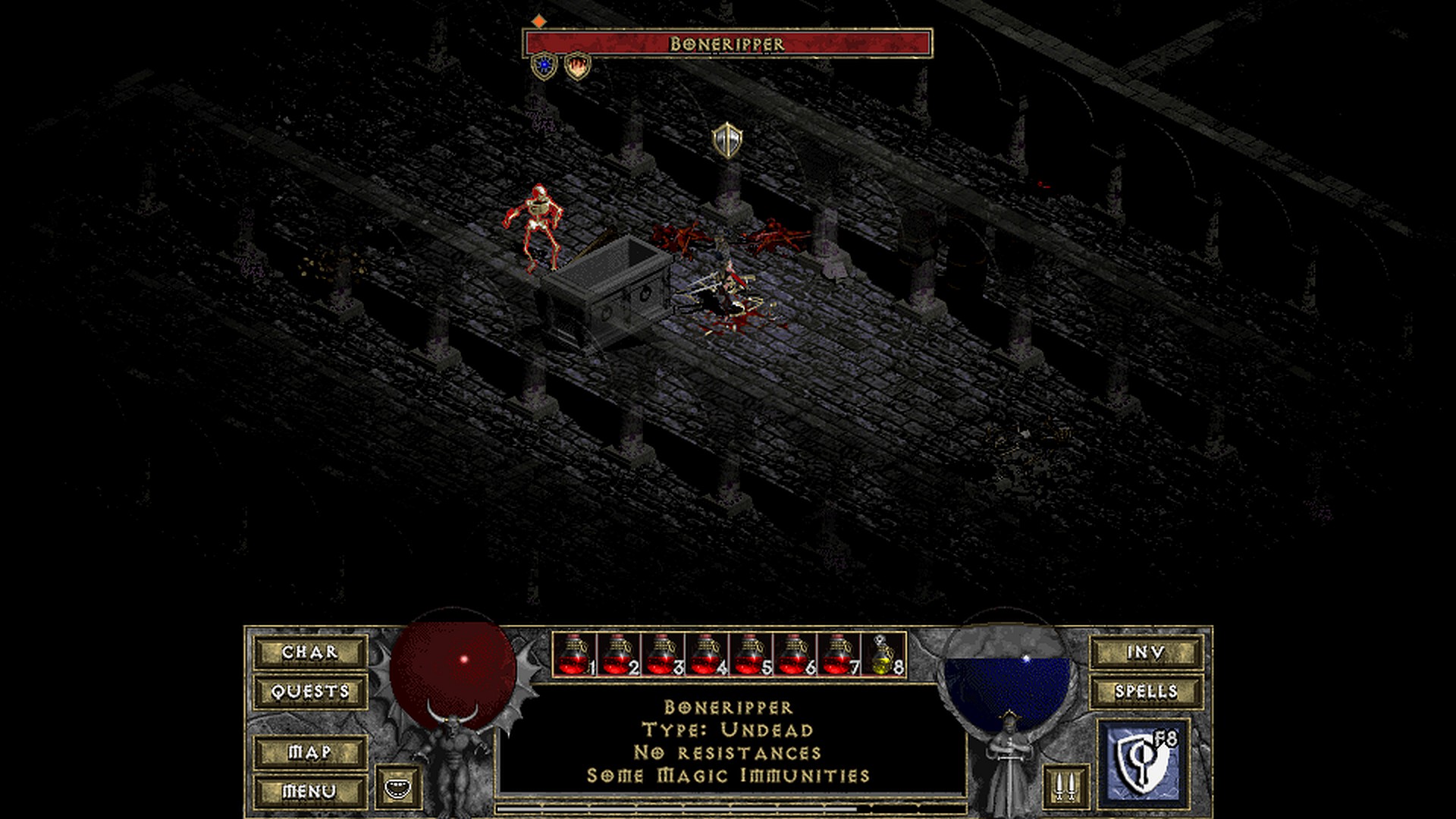Toggle the twin daggers player-attack icon
This screenshot has height=819, width=1456.
1065,786
